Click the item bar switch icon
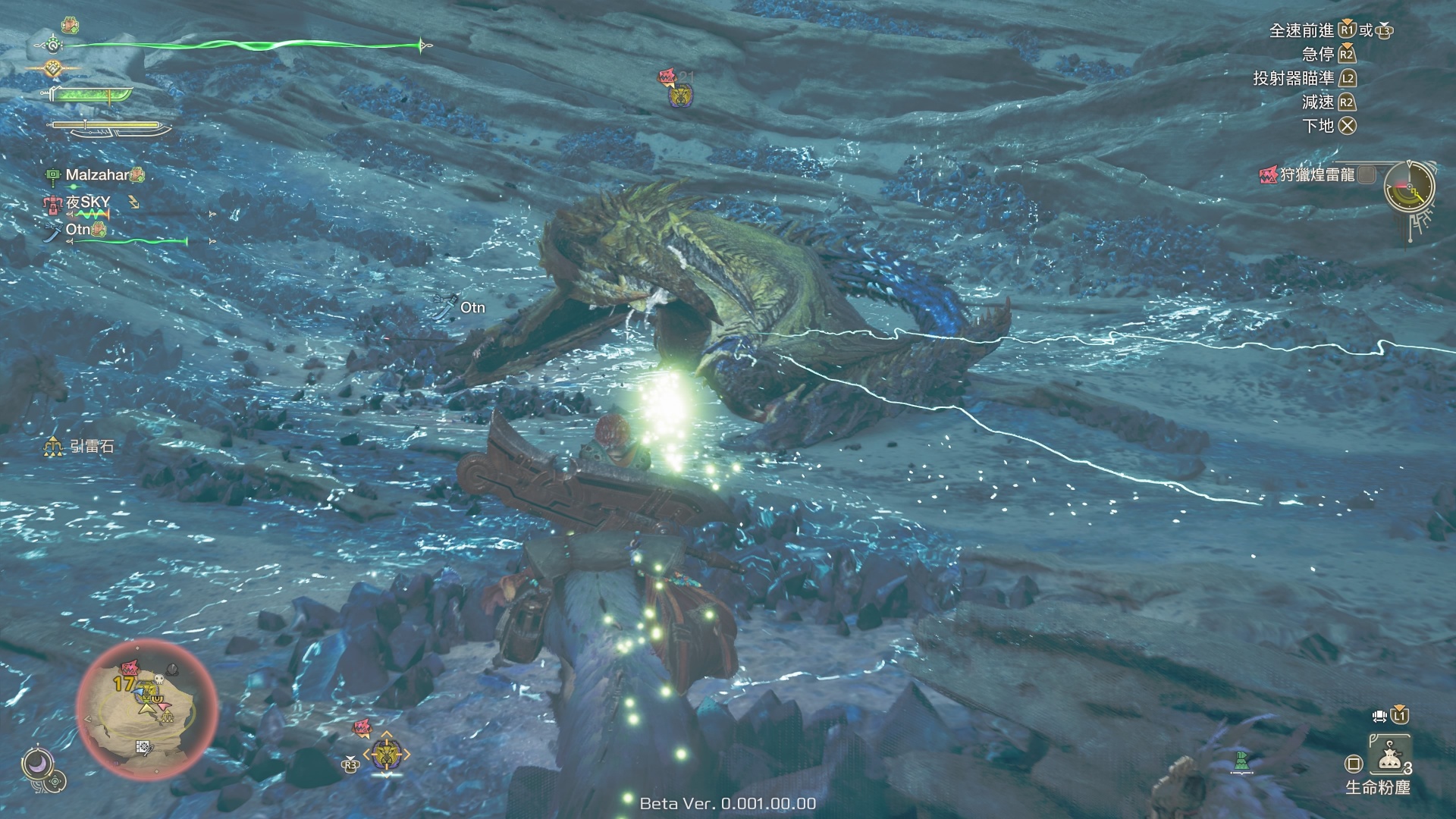Screen dimensions: 1456x819 click(x=1380, y=716)
